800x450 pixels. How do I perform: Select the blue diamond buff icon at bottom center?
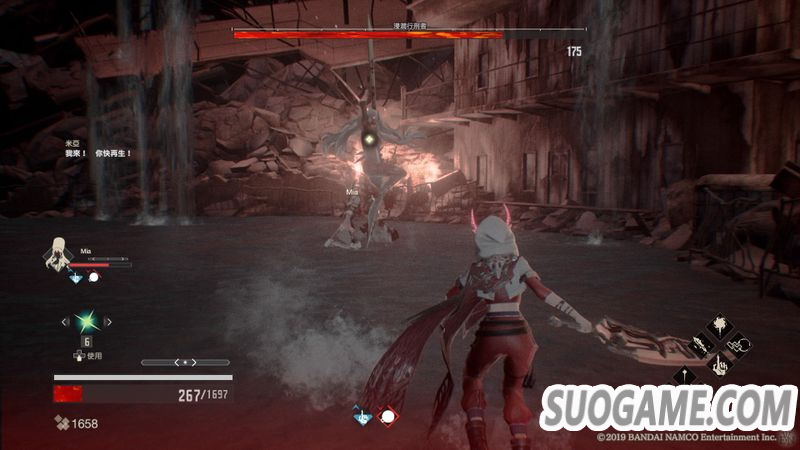pyautogui.click(x=362, y=414)
